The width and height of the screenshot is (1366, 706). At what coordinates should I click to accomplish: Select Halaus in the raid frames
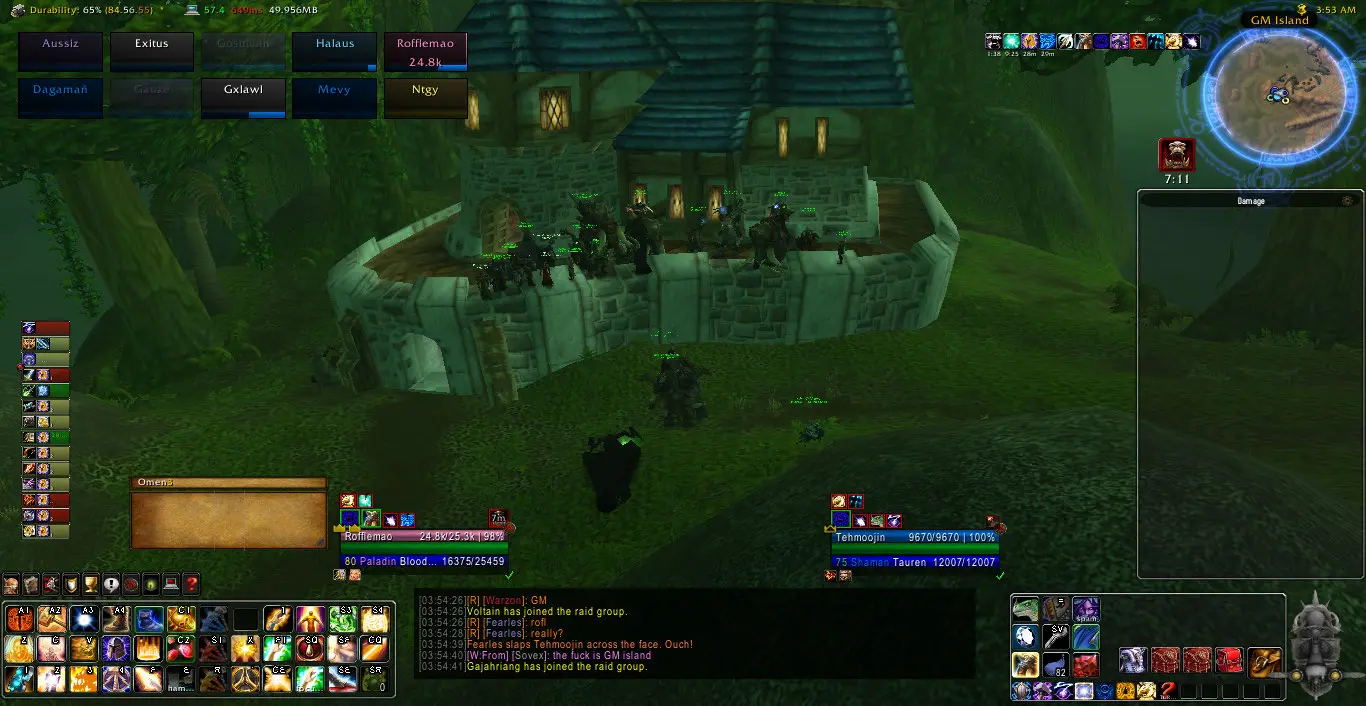[335, 52]
